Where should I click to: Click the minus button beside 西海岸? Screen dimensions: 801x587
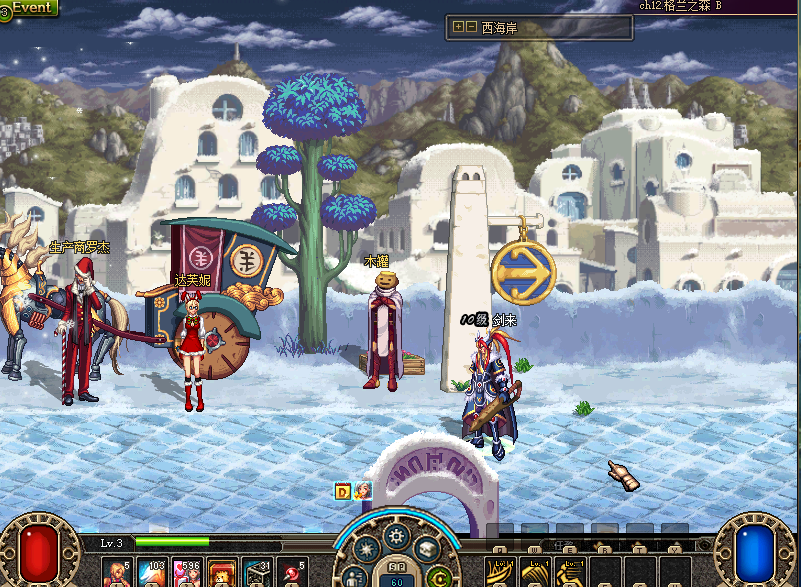(x=471, y=27)
